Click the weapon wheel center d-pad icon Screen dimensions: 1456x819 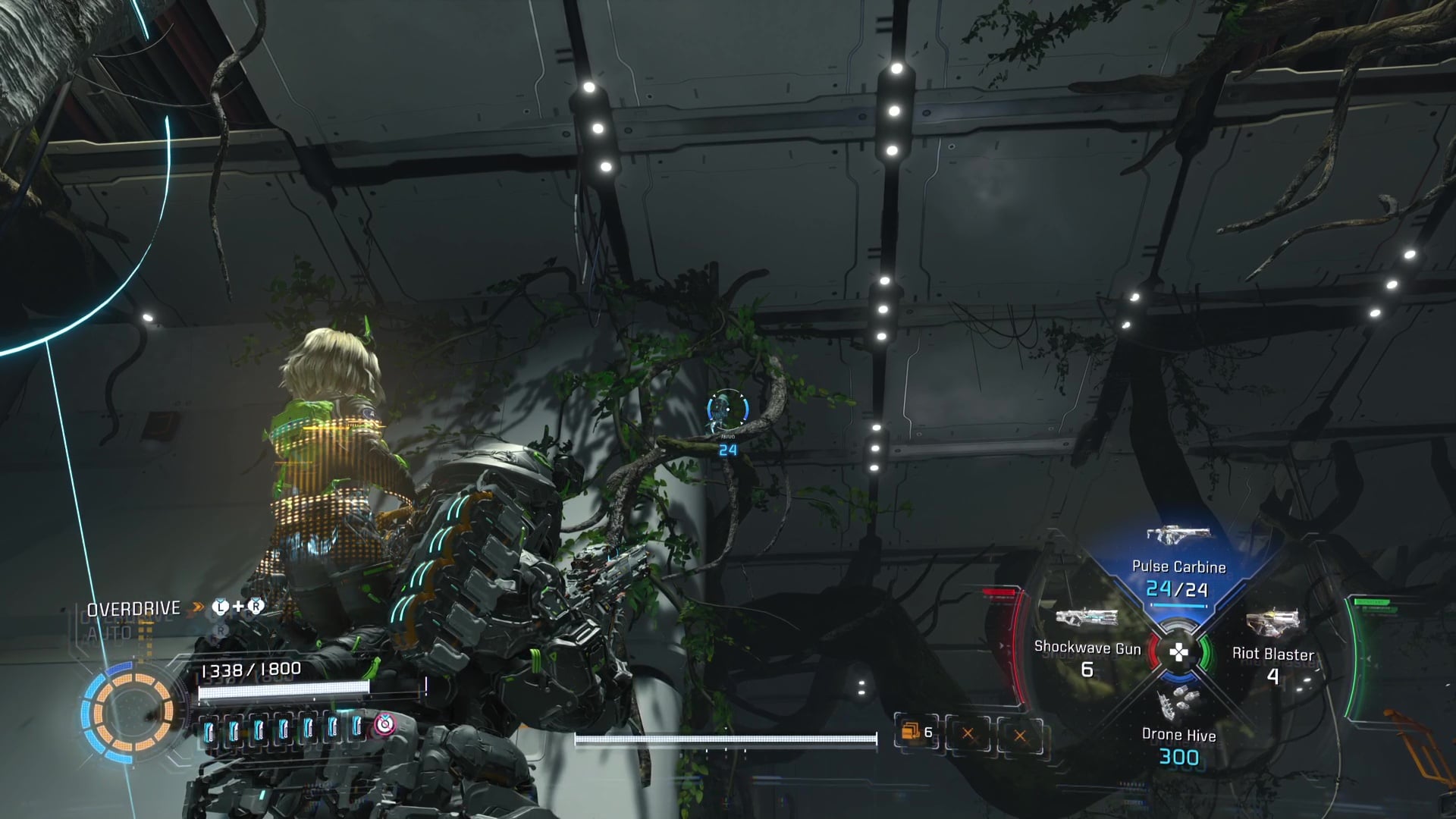point(1178,652)
